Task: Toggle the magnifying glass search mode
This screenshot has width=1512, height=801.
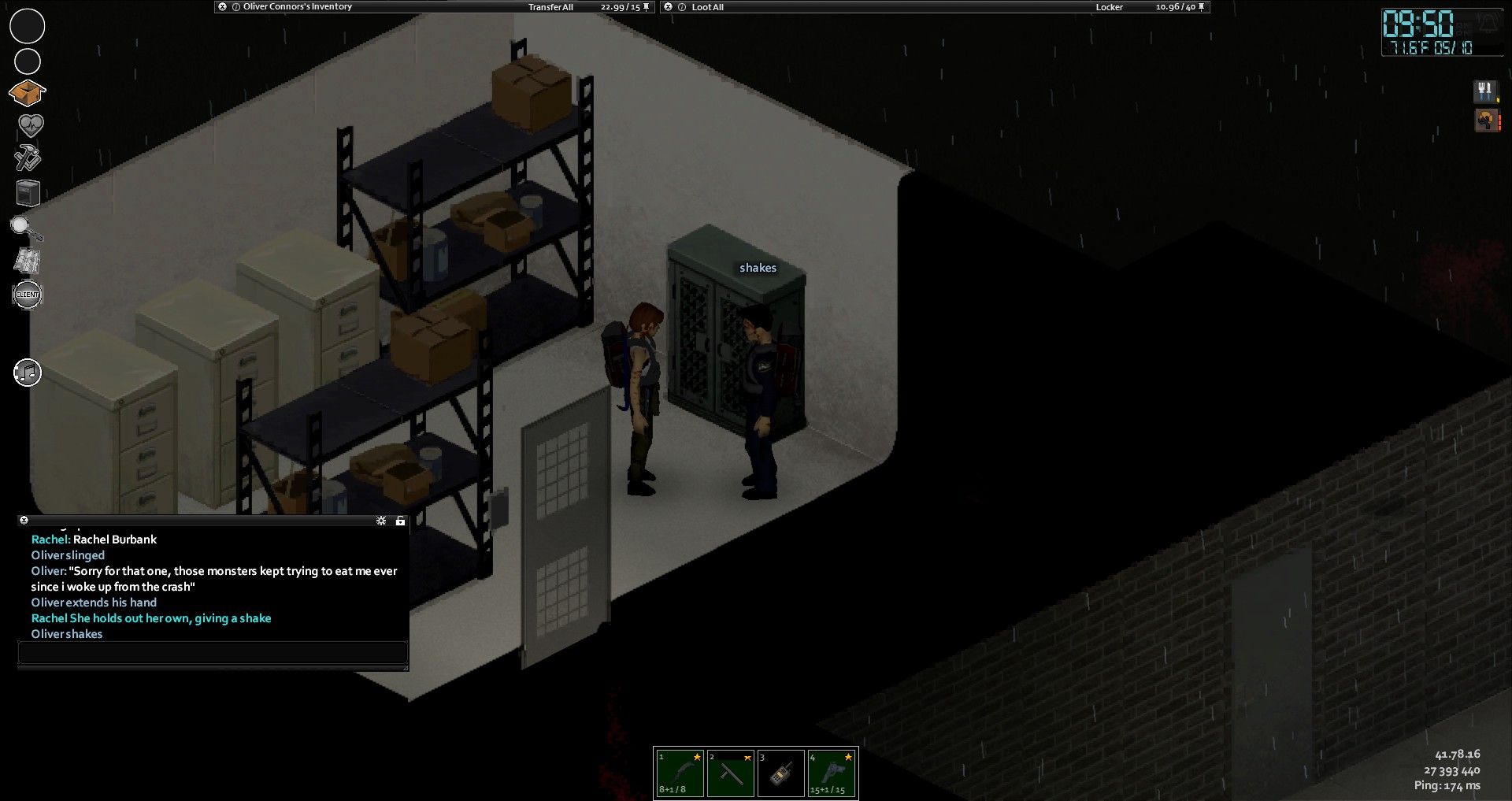Action: click(26, 228)
